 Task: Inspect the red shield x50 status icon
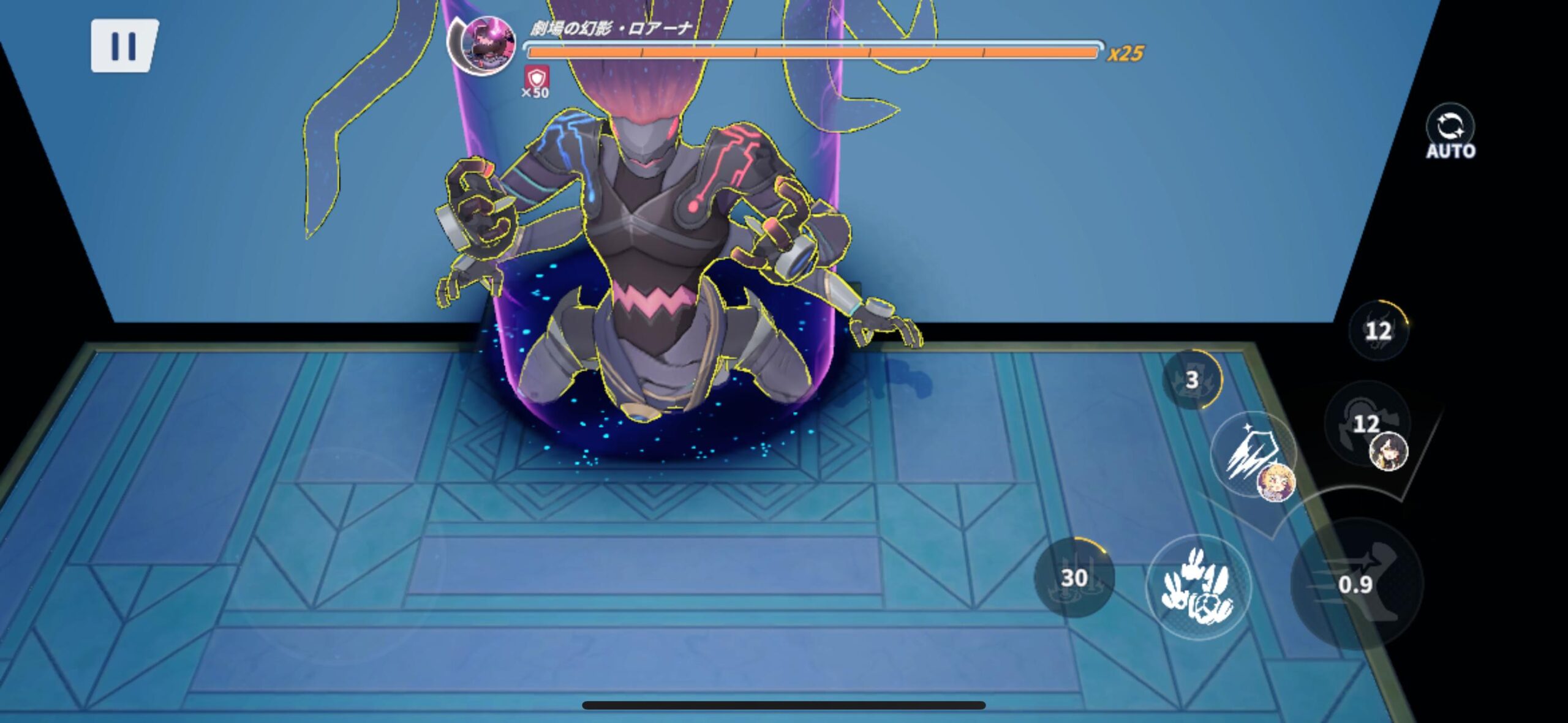coord(537,79)
